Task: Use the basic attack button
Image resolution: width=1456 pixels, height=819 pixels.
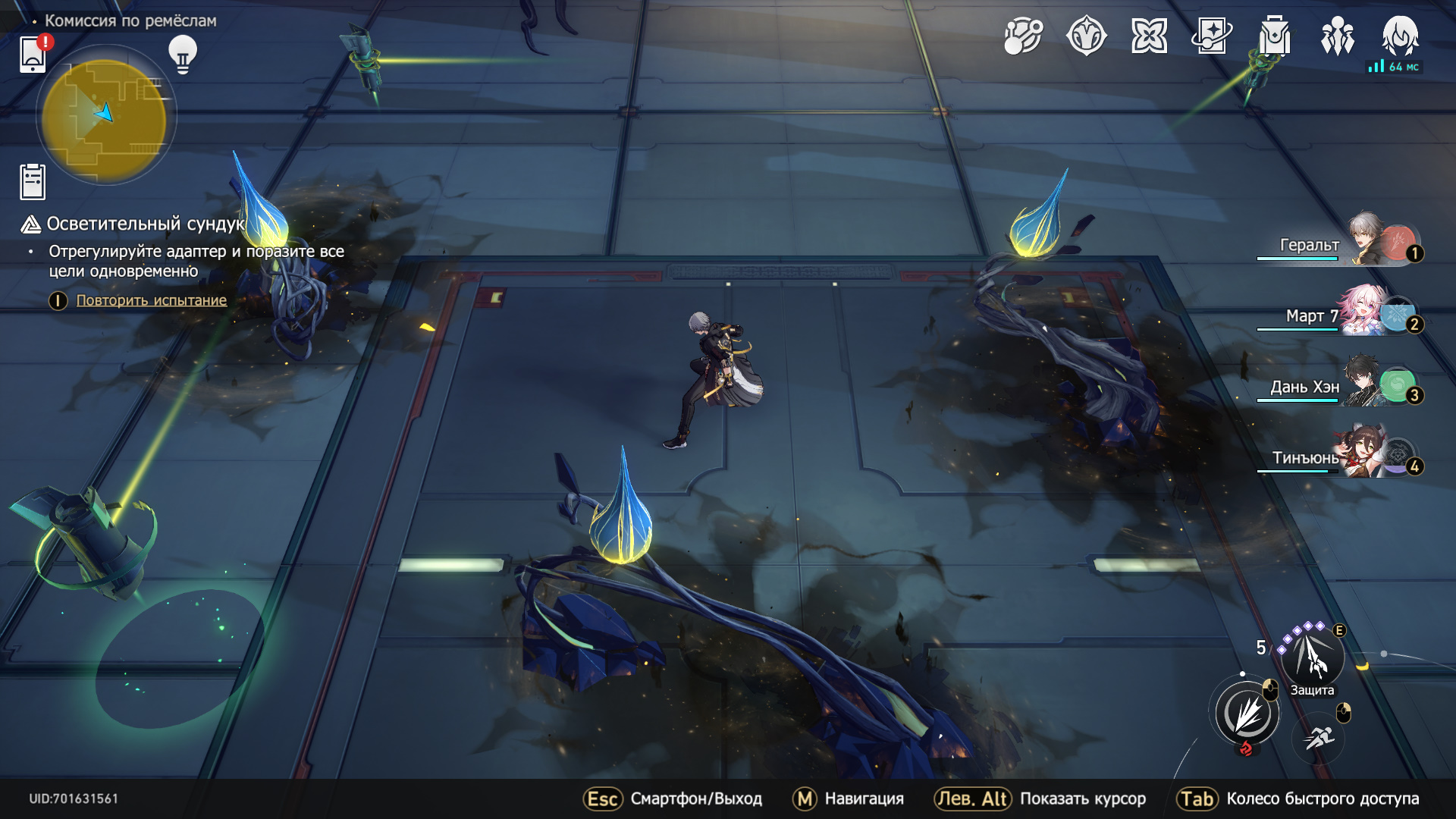Action: click(1247, 714)
